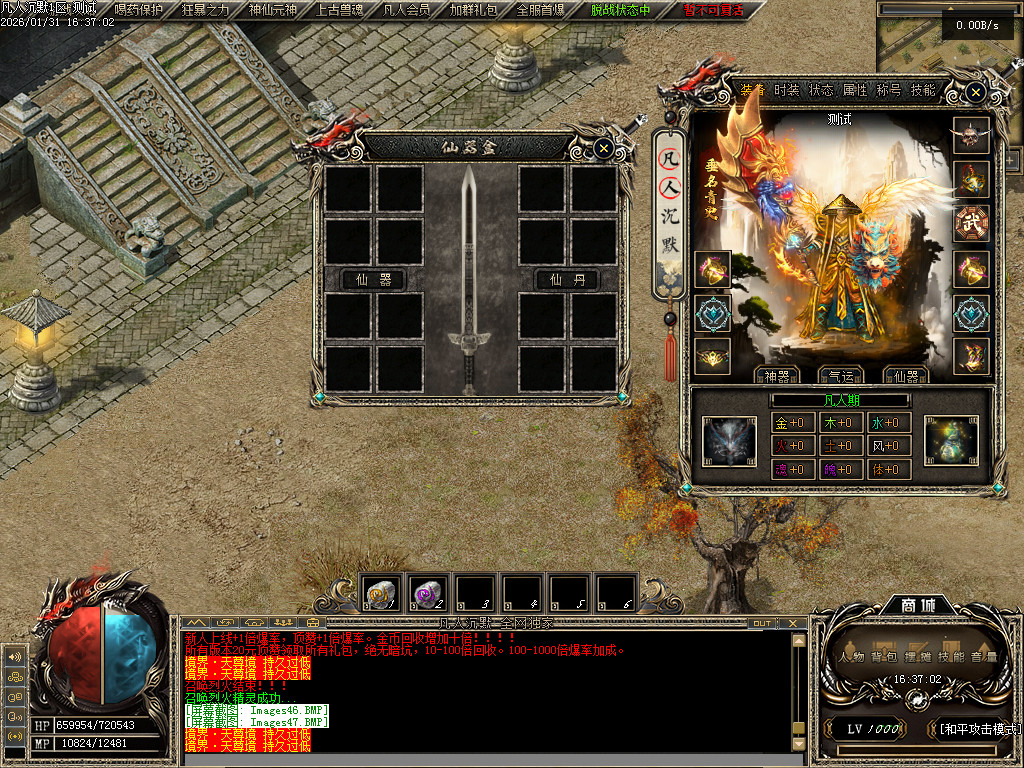Viewport: 1024px width, 768px height.
Task: Open the 神器 button under the character
Action: coord(776,376)
